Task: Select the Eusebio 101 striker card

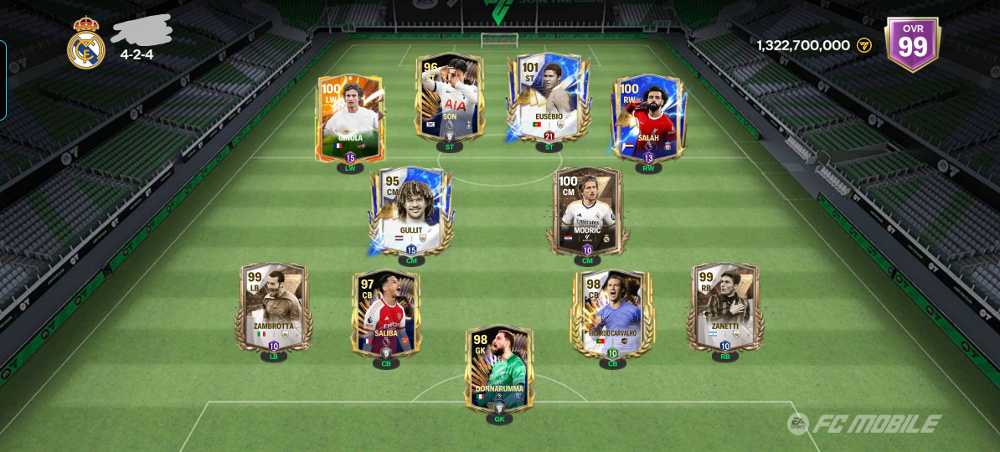Action: (x=548, y=97)
